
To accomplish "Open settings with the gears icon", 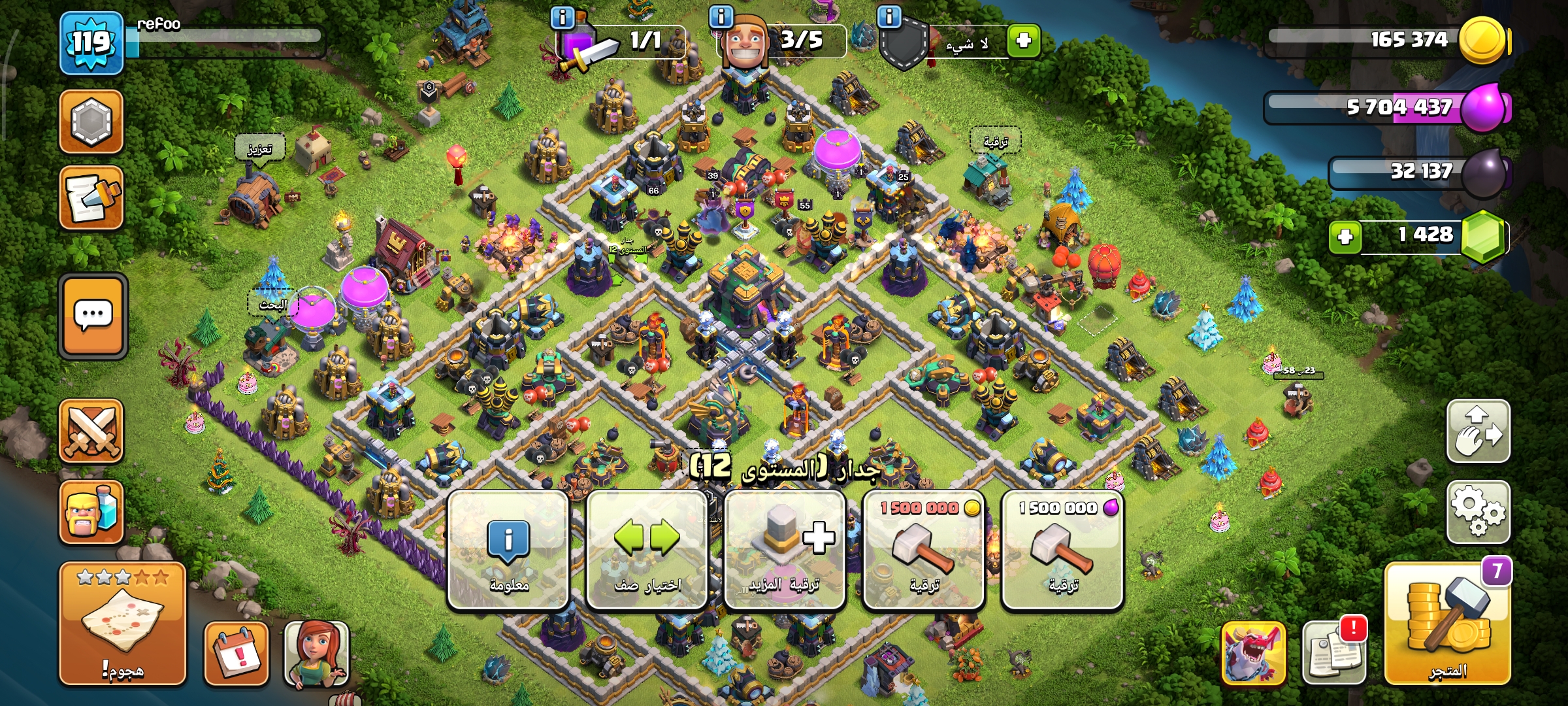I will tap(1478, 513).
